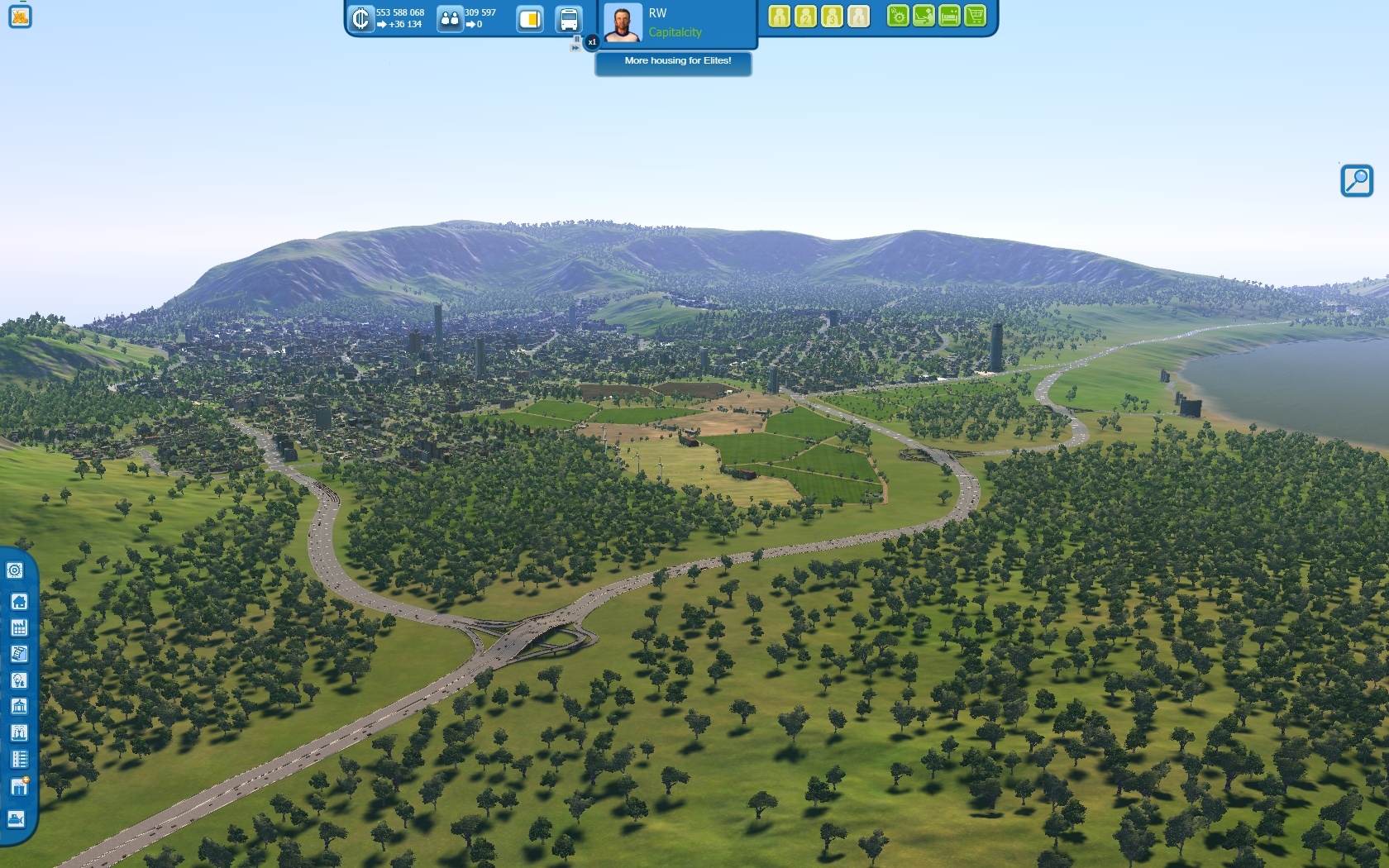The width and height of the screenshot is (1389, 868).
Task: Fast-forward the game speed
Action: click(575, 48)
